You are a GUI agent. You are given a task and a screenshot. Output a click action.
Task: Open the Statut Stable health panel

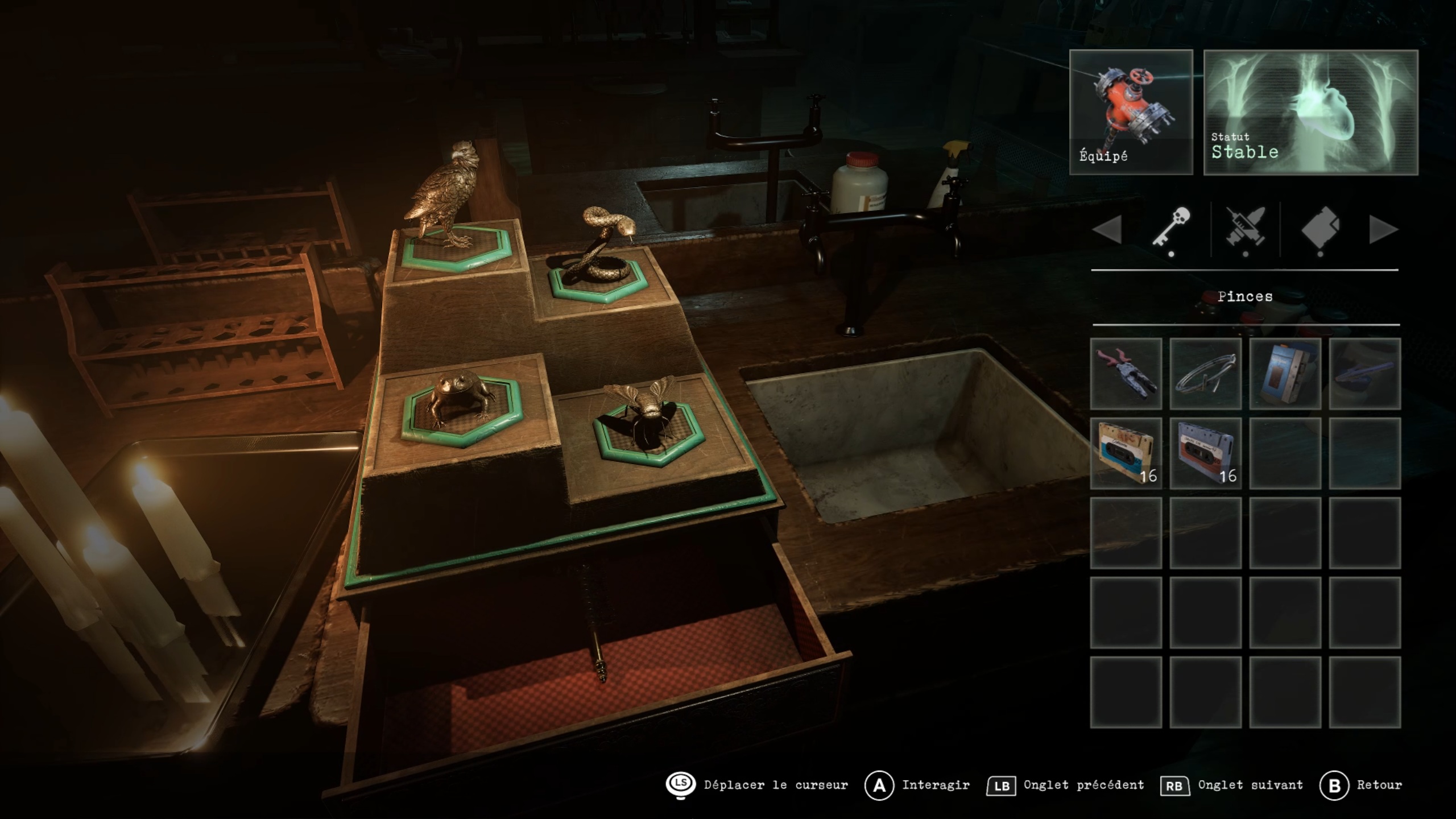click(1310, 112)
